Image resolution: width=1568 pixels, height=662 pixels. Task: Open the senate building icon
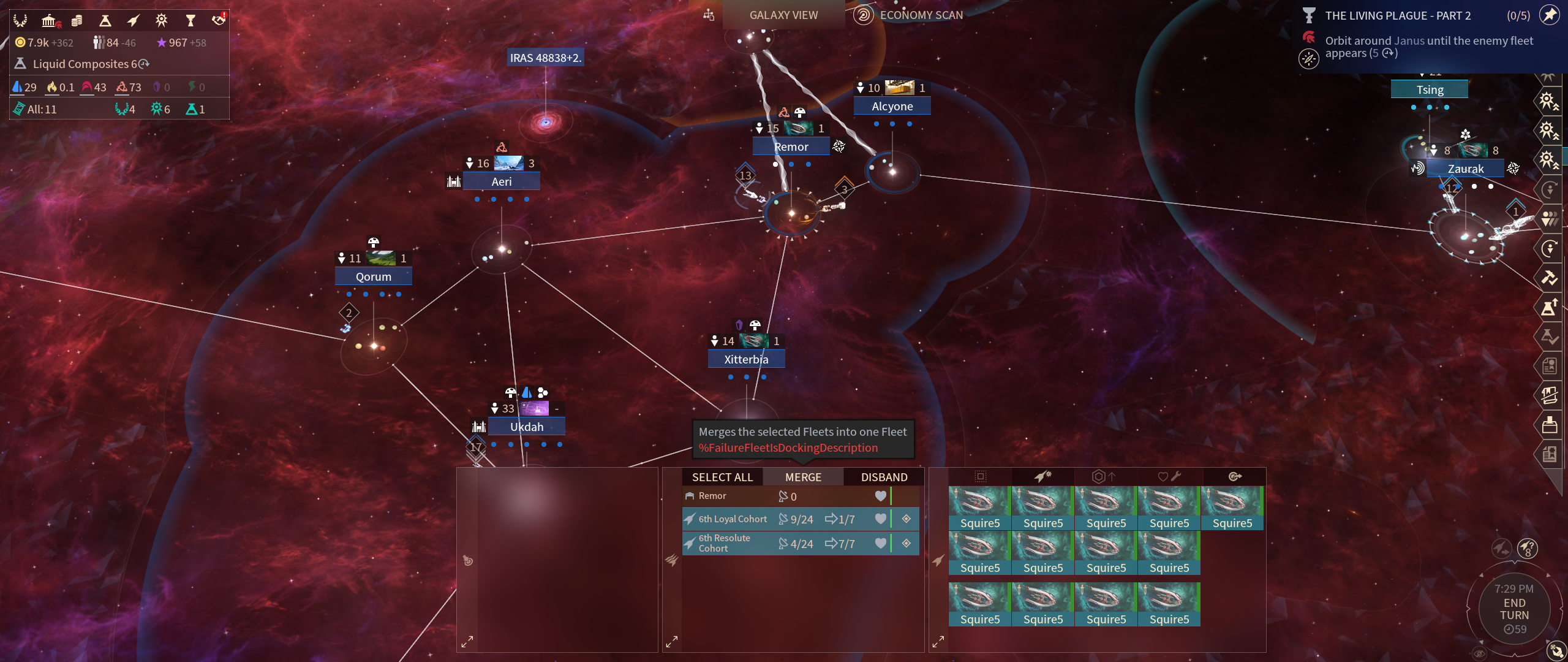point(49,21)
